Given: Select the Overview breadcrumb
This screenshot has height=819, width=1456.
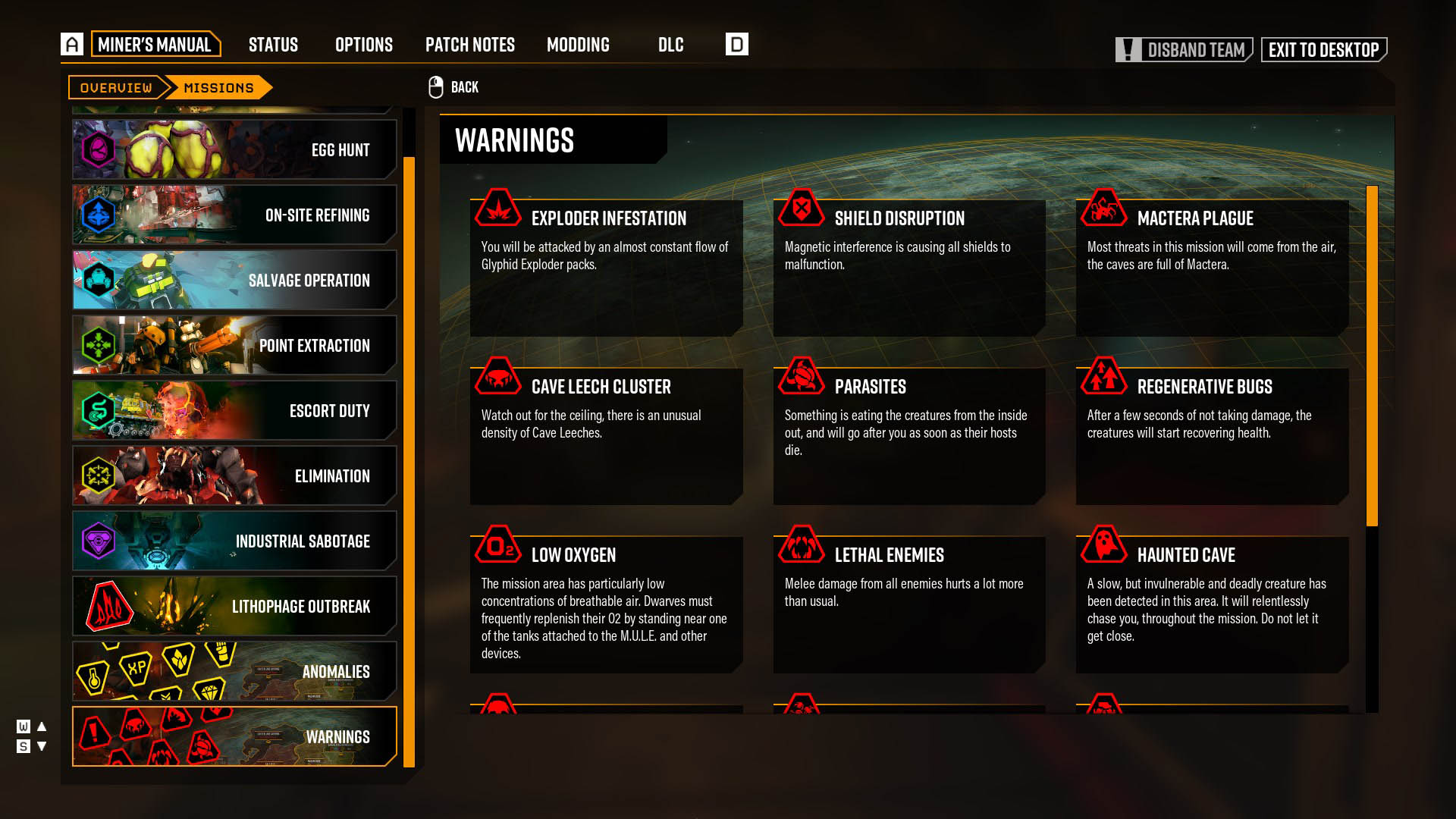Looking at the screenshot, I should click(116, 88).
